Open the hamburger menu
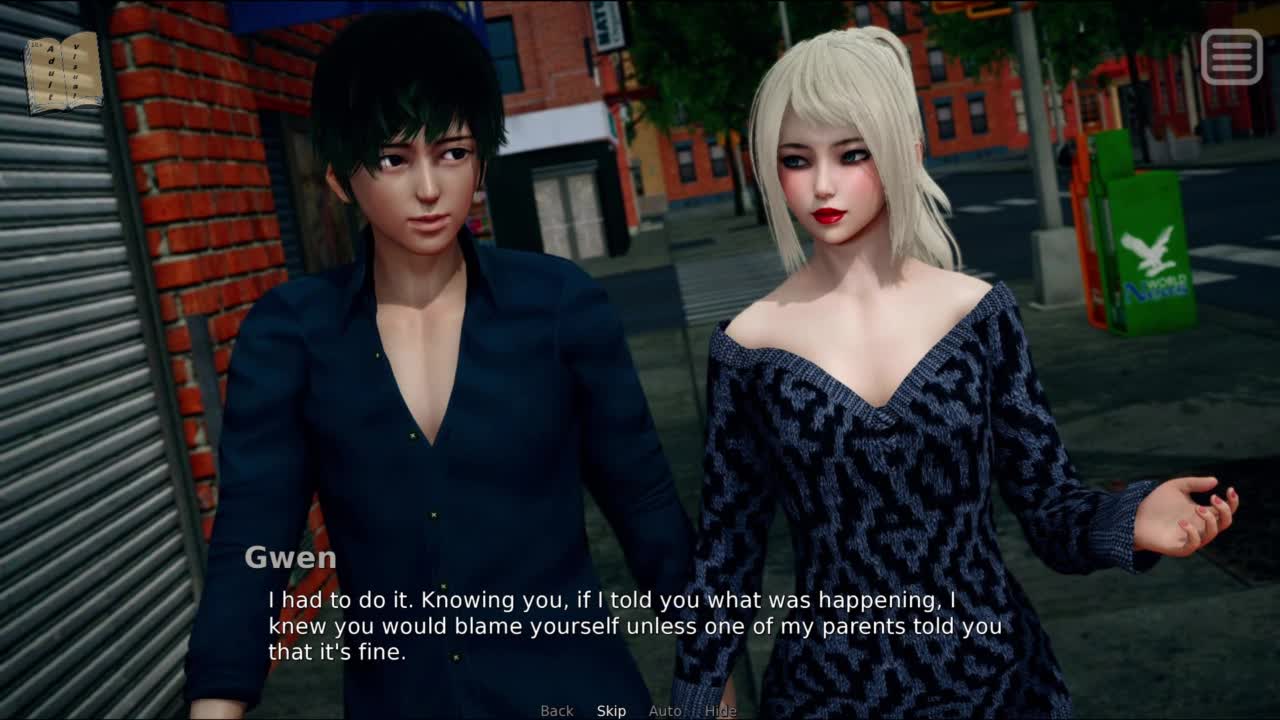Image resolution: width=1280 pixels, height=720 pixels. click(x=1231, y=57)
